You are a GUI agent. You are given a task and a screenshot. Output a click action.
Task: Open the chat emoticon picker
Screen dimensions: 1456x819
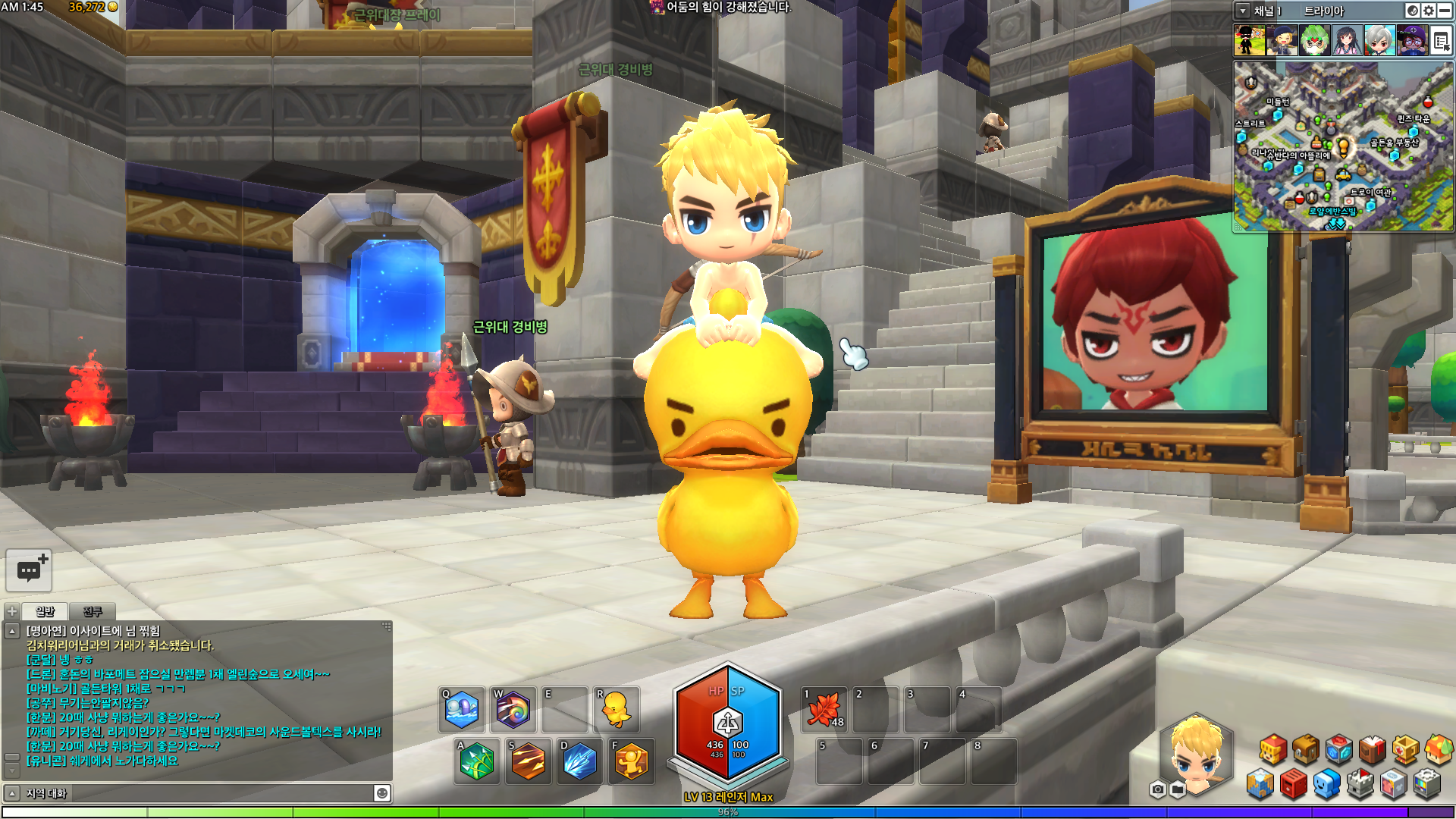[x=382, y=793]
